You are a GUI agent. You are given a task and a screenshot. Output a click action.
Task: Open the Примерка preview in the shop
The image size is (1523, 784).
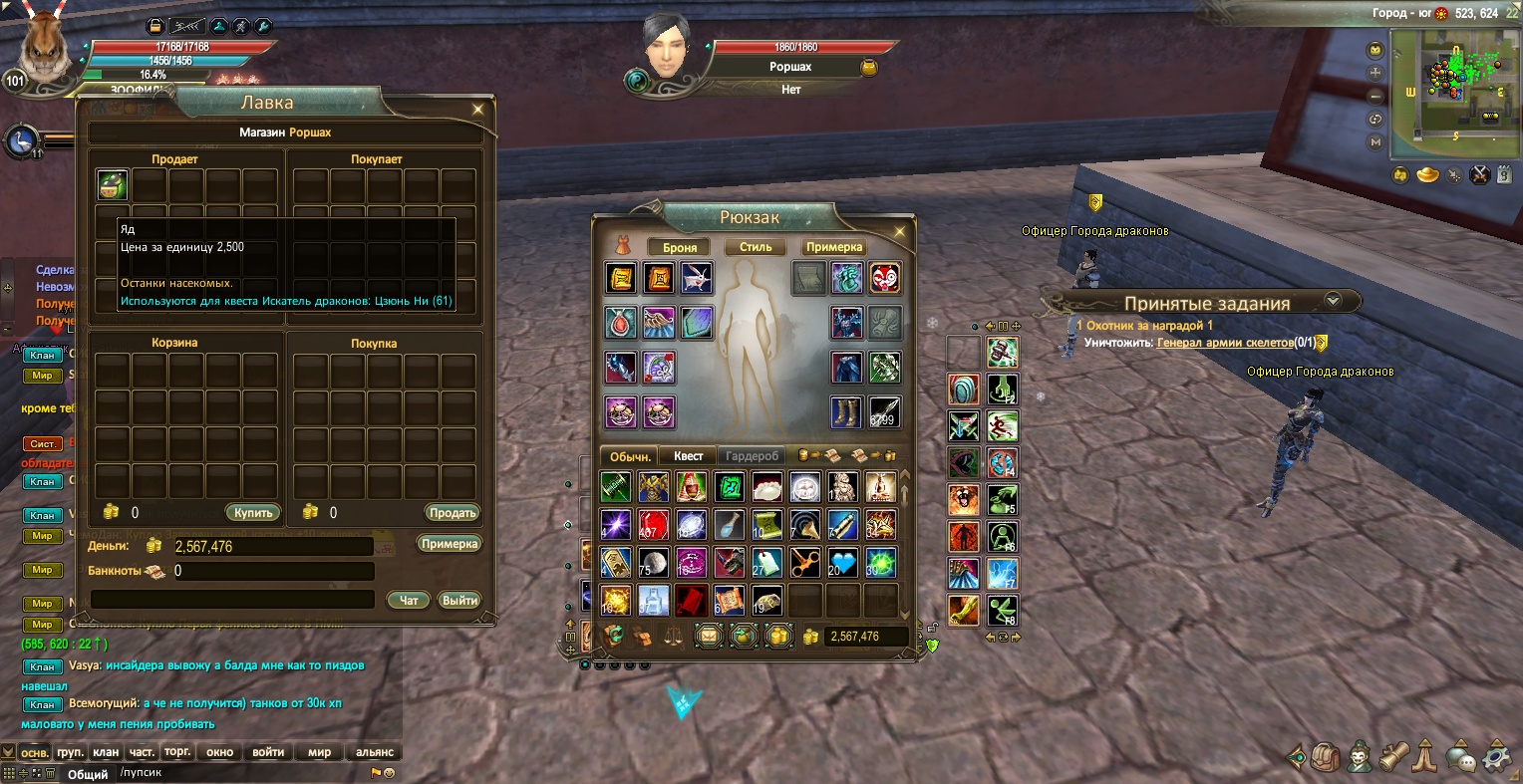point(450,544)
